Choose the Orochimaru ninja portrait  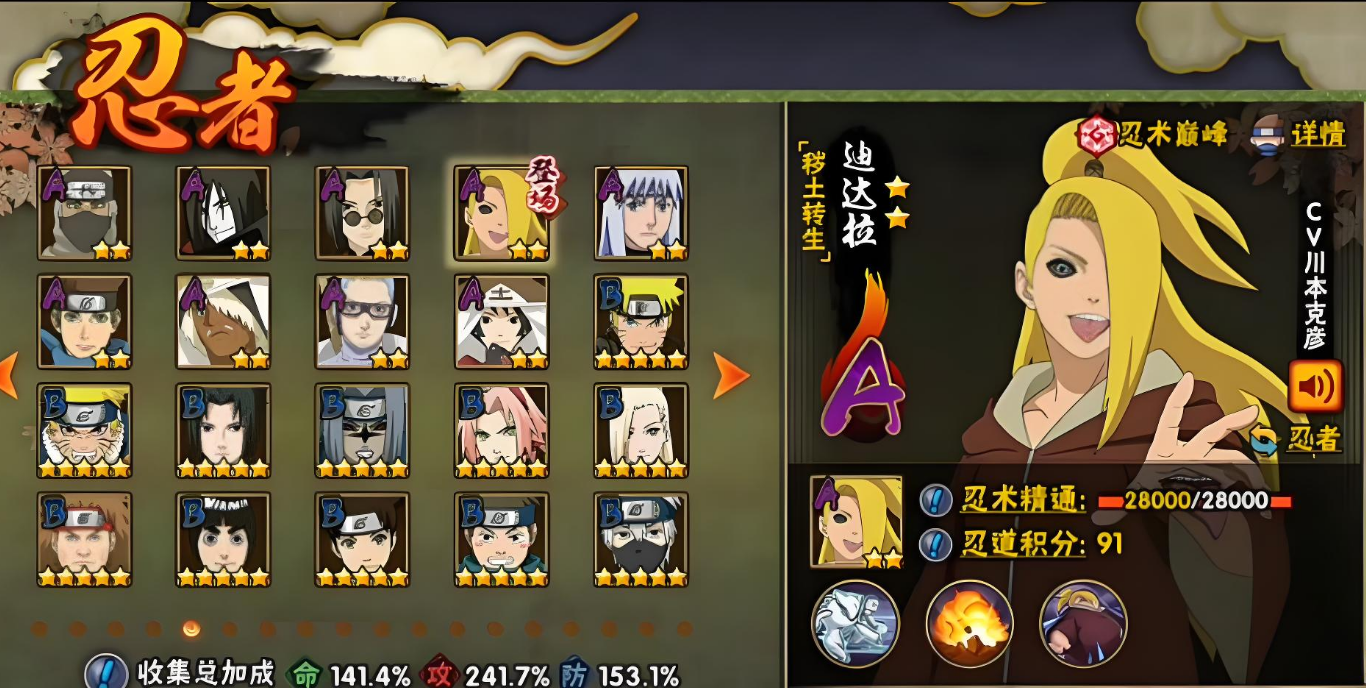pos(223,213)
